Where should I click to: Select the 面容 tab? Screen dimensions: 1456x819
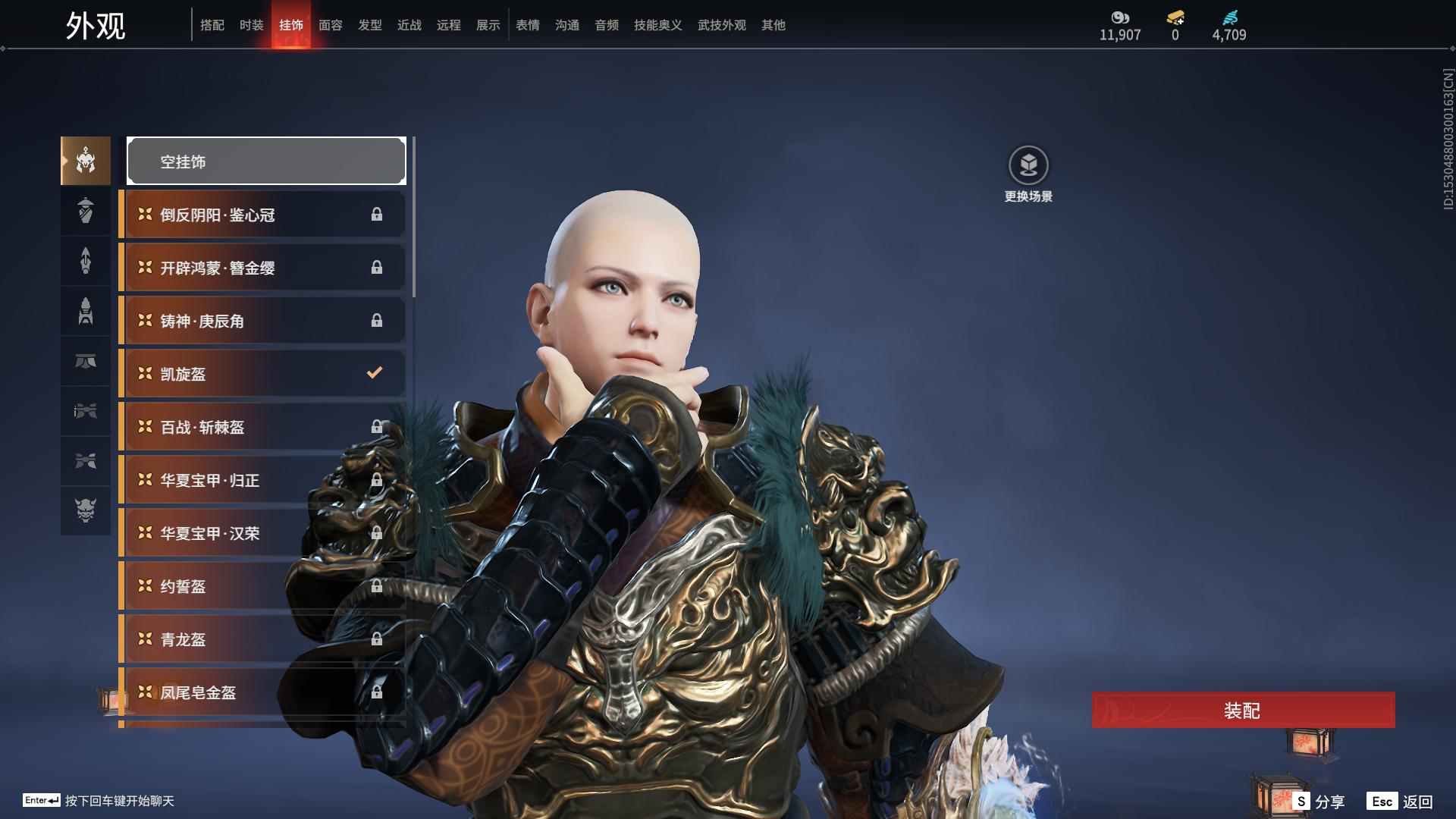[330, 25]
